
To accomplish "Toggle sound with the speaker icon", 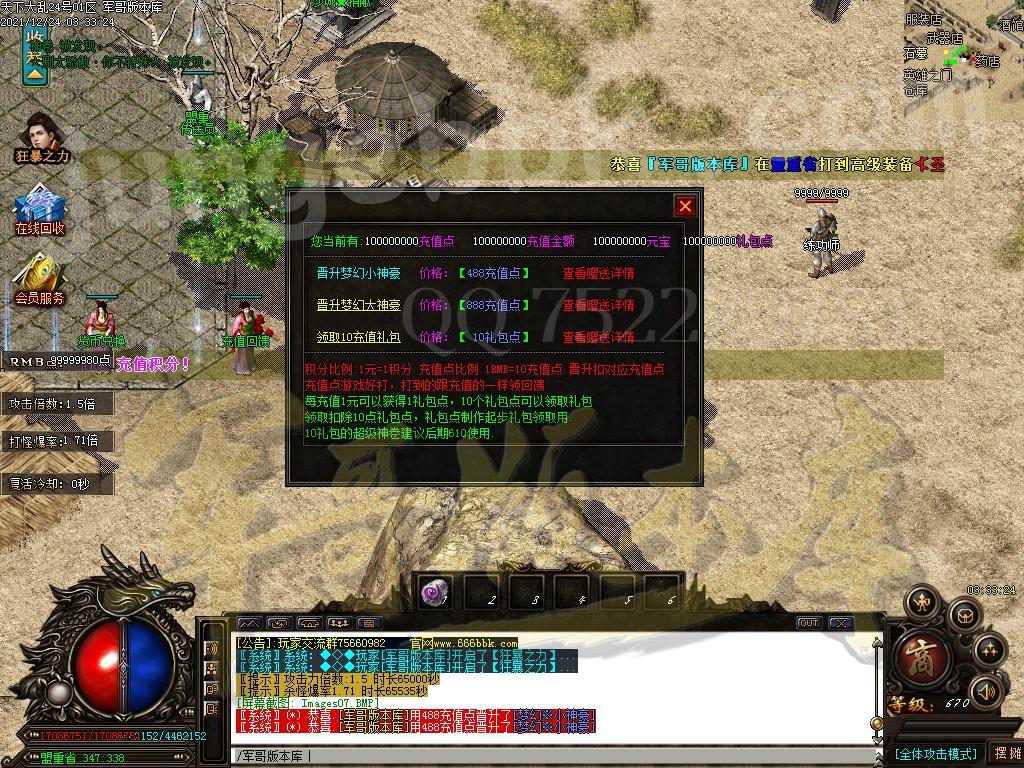I will [x=986, y=690].
